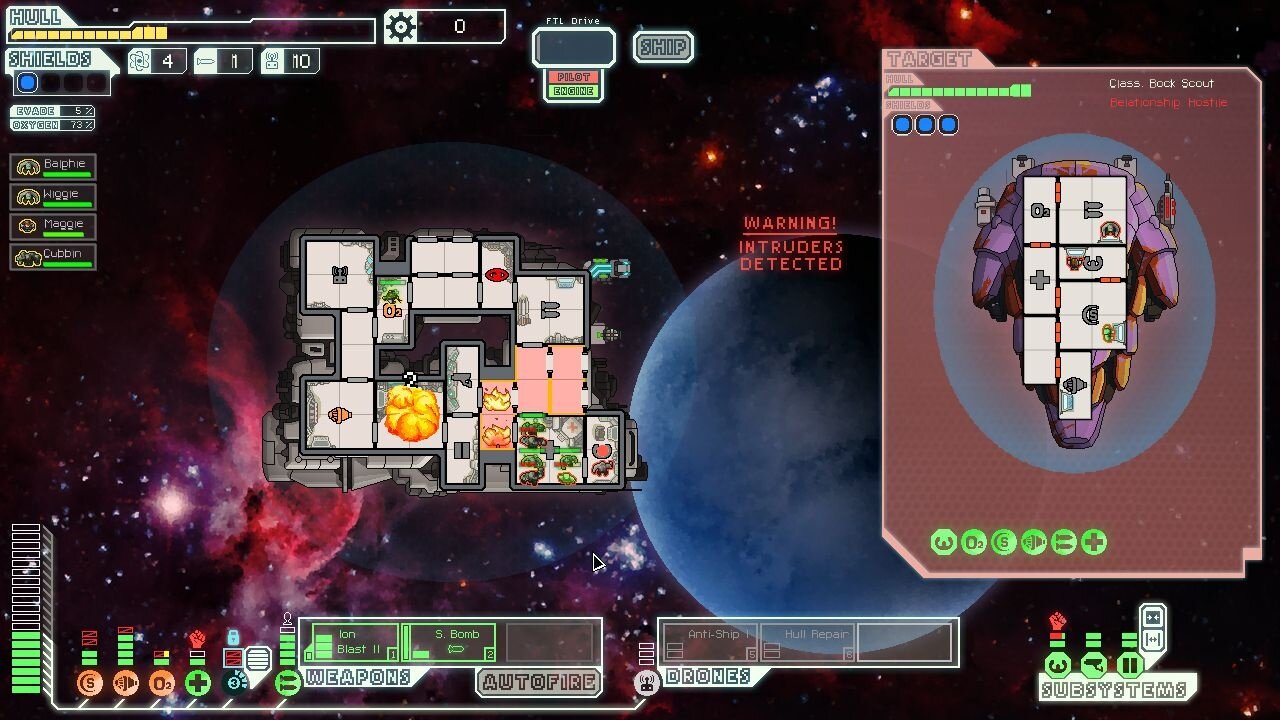1280x720 pixels.
Task: Select crew member Balphie
Action: click(x=53, y=166)
